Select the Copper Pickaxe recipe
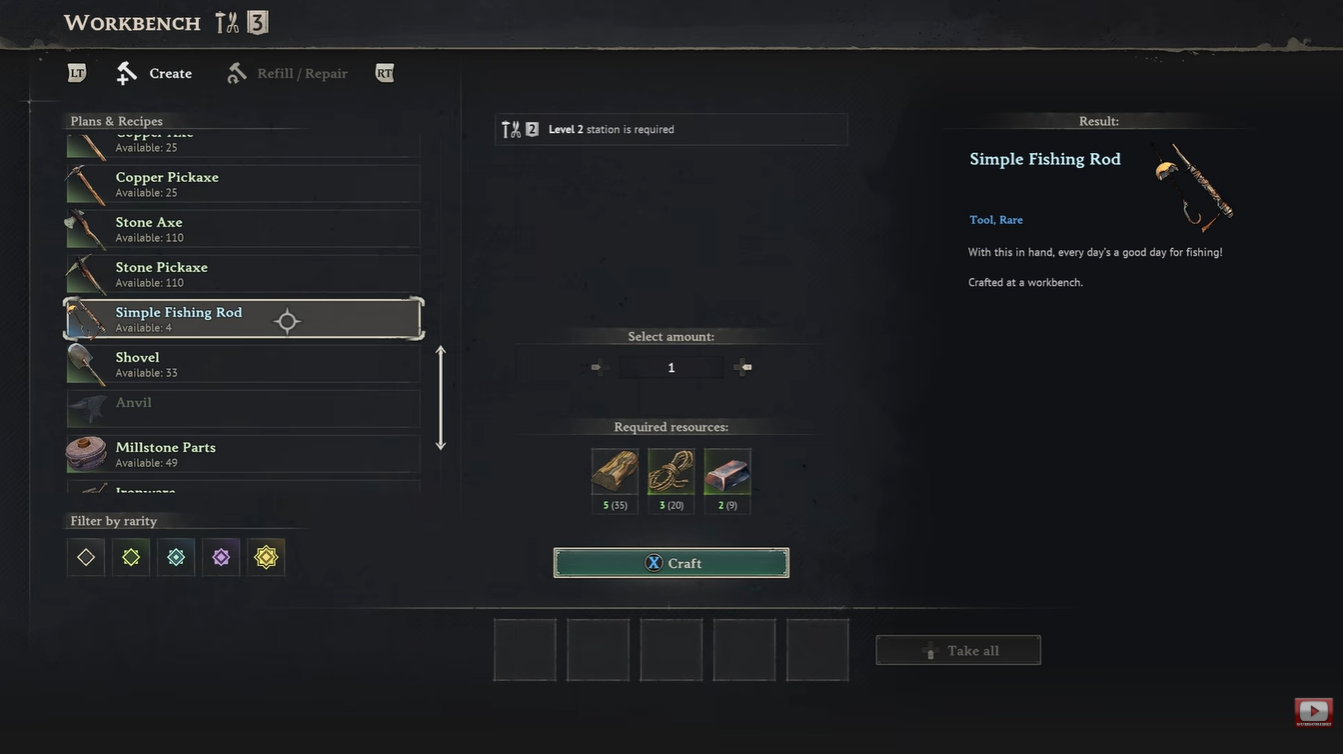Screen dimensions: 1343x754 tap(243, 184)
